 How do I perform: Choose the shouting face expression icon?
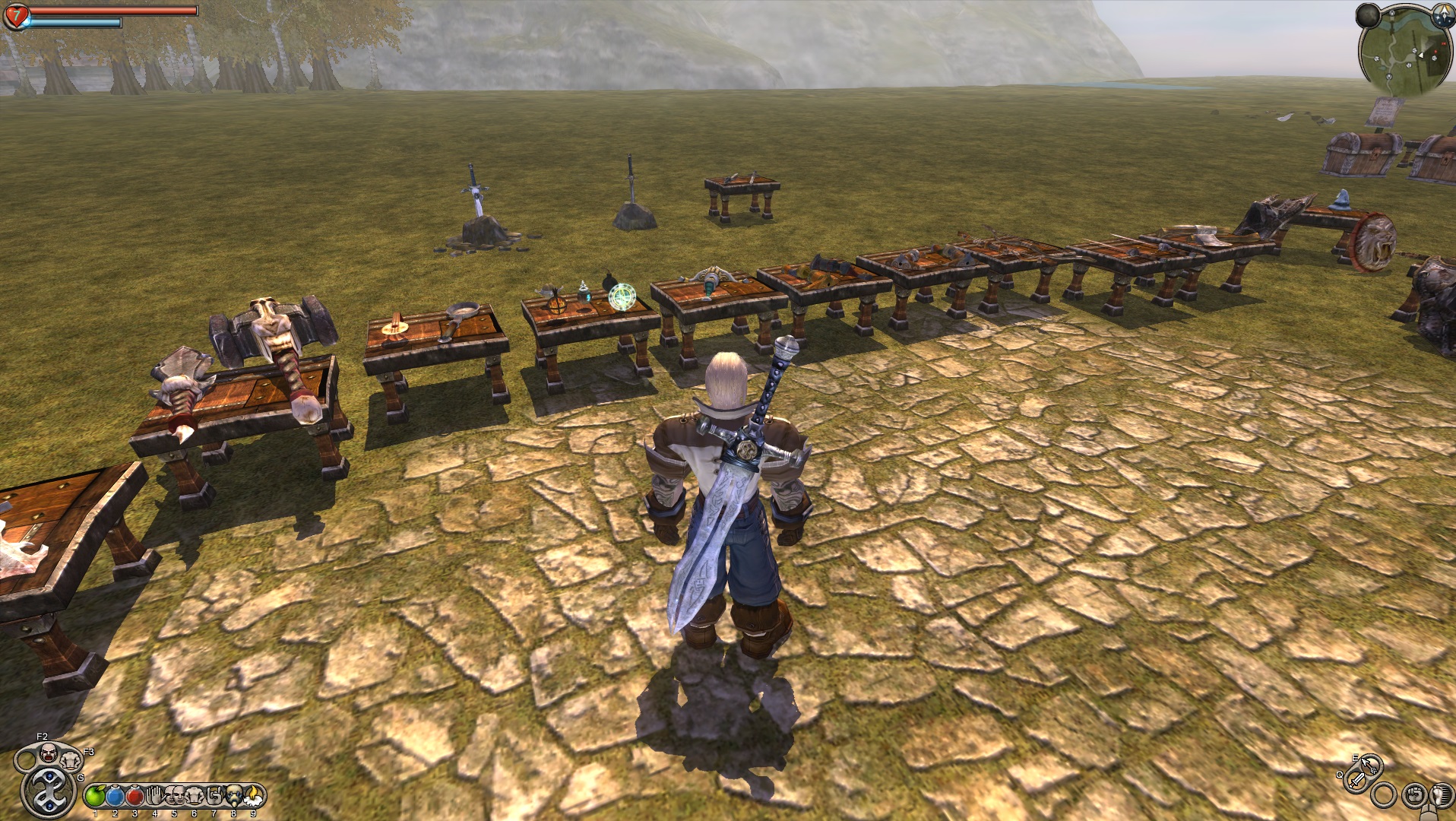[48, 753]
